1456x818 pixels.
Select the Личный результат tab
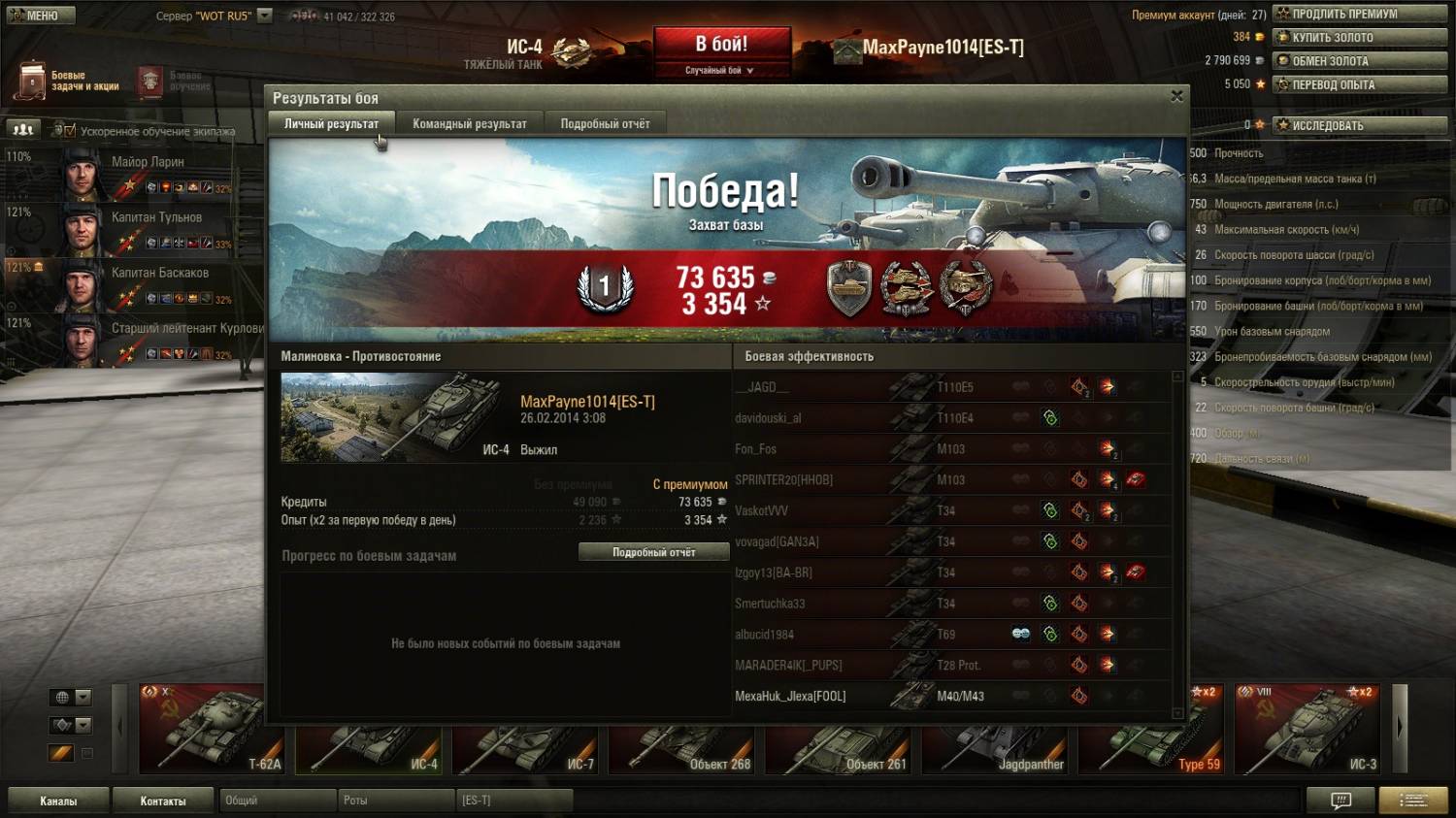pos(331,124)
